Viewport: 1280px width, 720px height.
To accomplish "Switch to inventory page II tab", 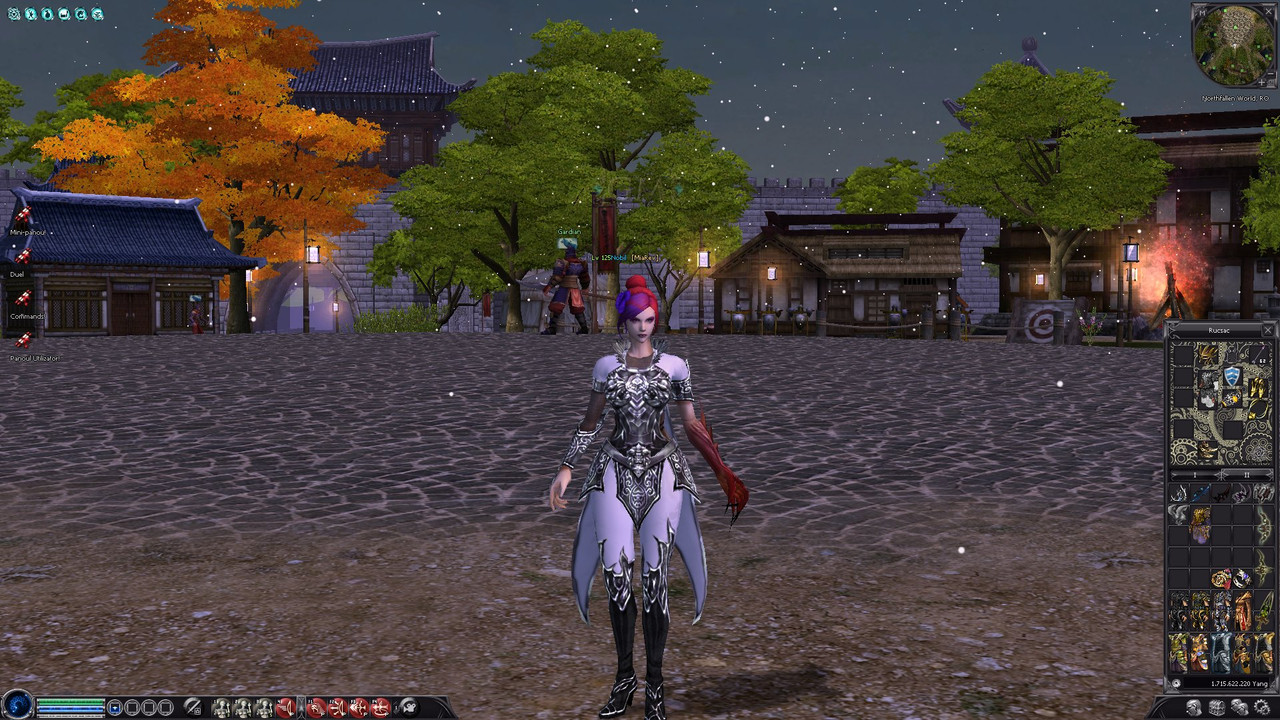I will (1248, 474).
